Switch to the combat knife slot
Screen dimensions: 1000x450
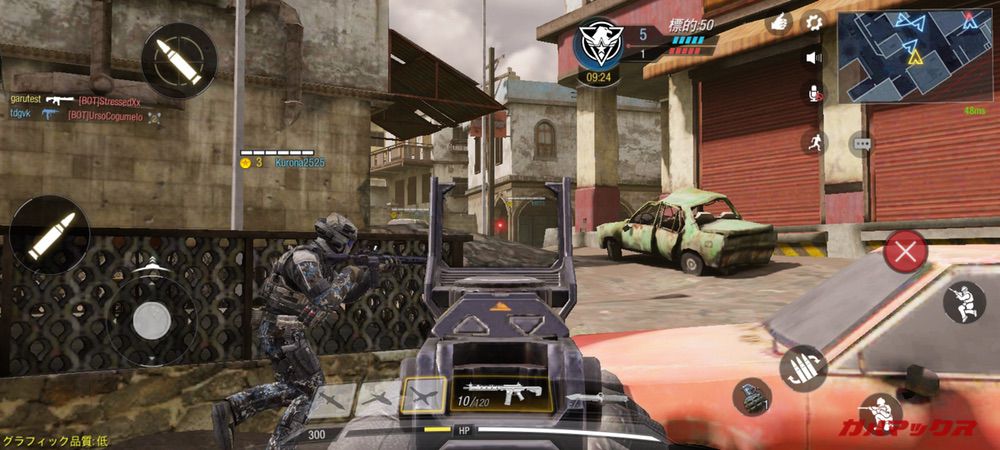click(x=598, y=397)
